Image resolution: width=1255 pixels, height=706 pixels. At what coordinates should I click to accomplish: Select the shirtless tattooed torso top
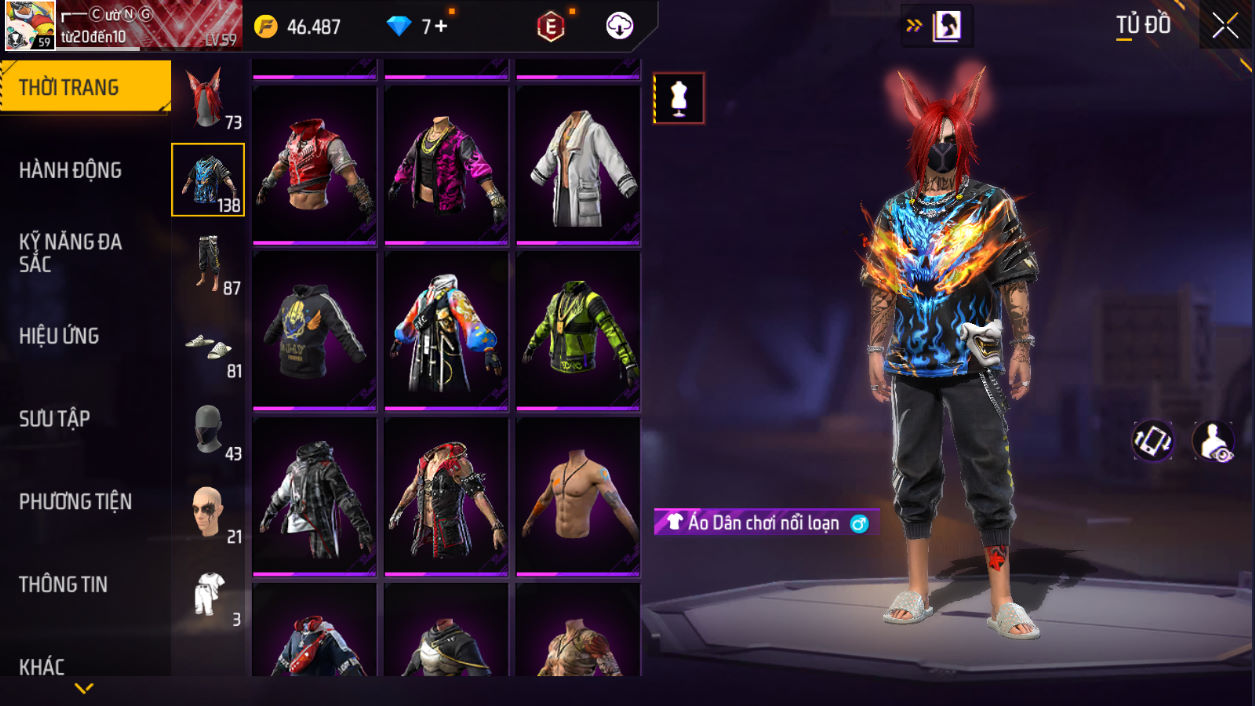coord(578,496)
